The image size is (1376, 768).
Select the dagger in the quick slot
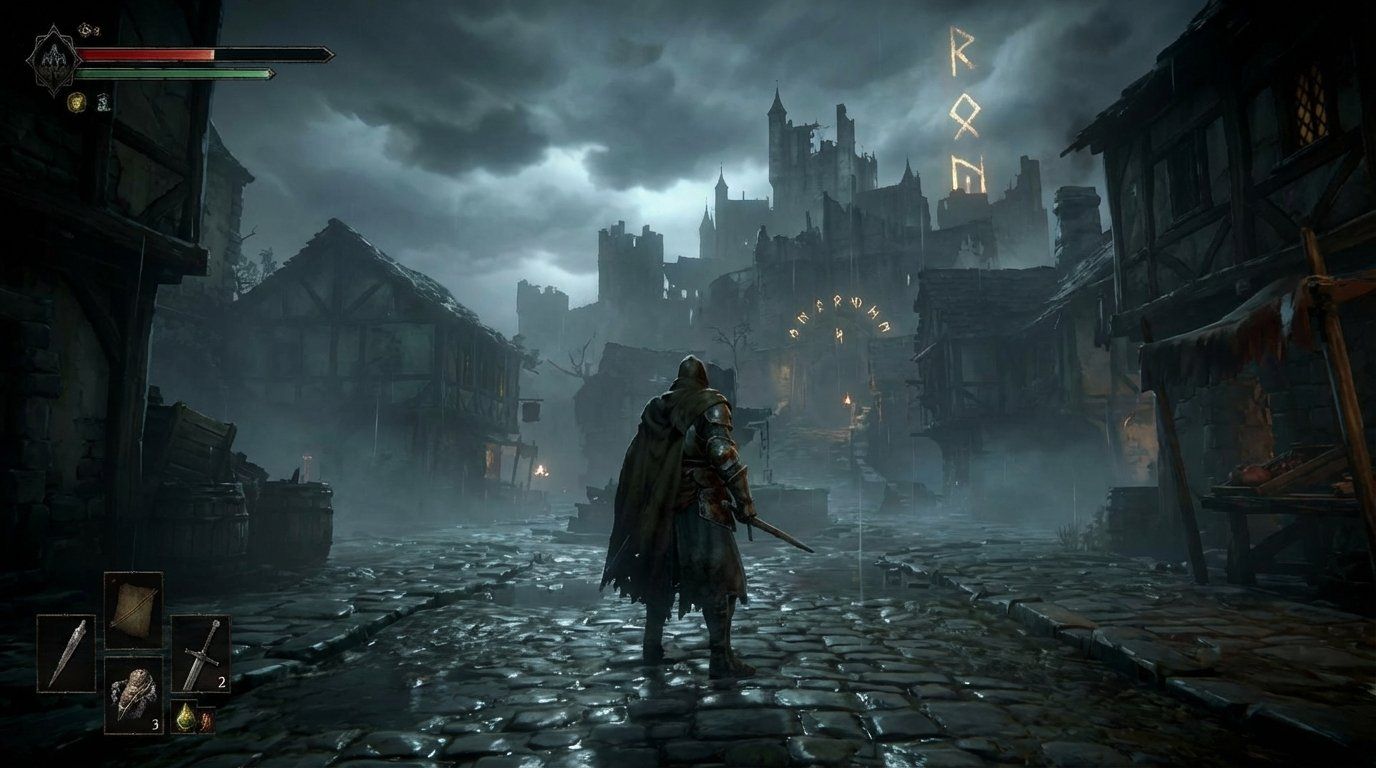[67, 652]
